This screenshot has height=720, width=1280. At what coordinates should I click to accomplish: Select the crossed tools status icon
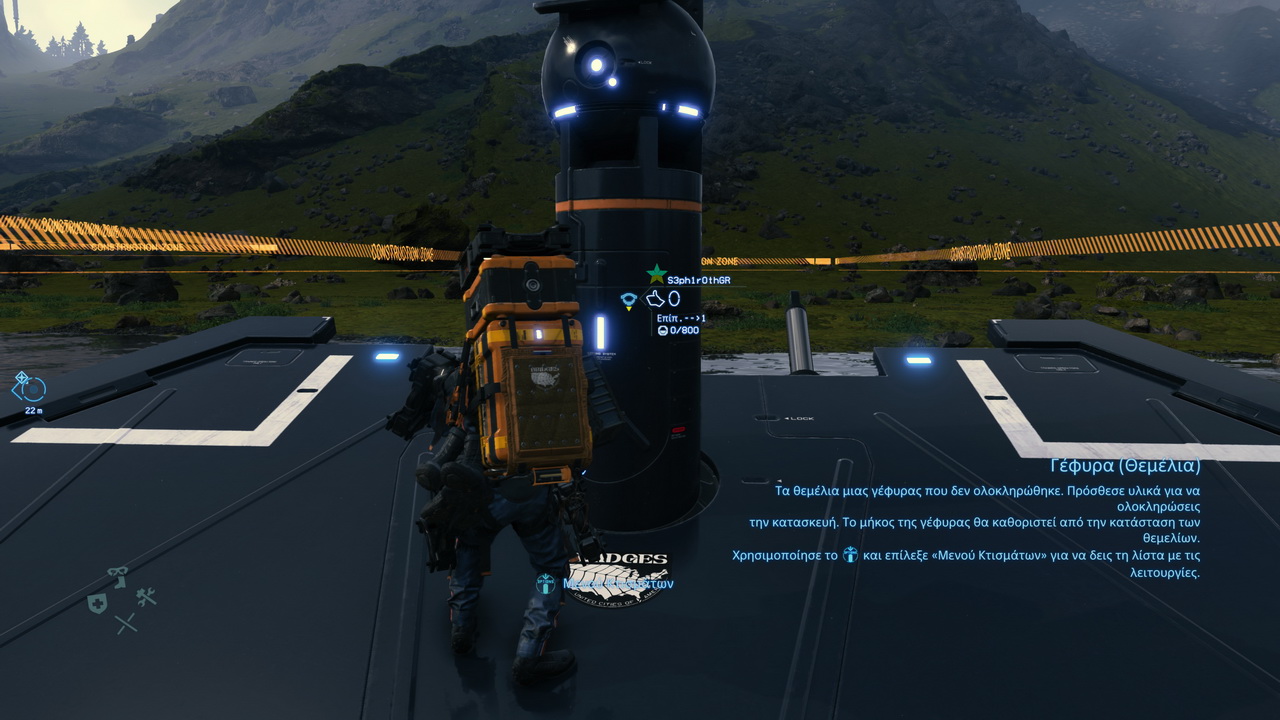[145, 597]
